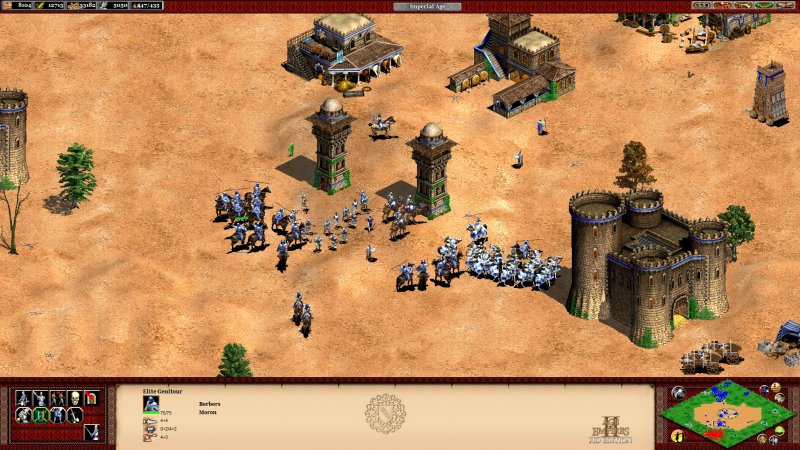Click the lone sword icon below the command rows

[91, 432]
